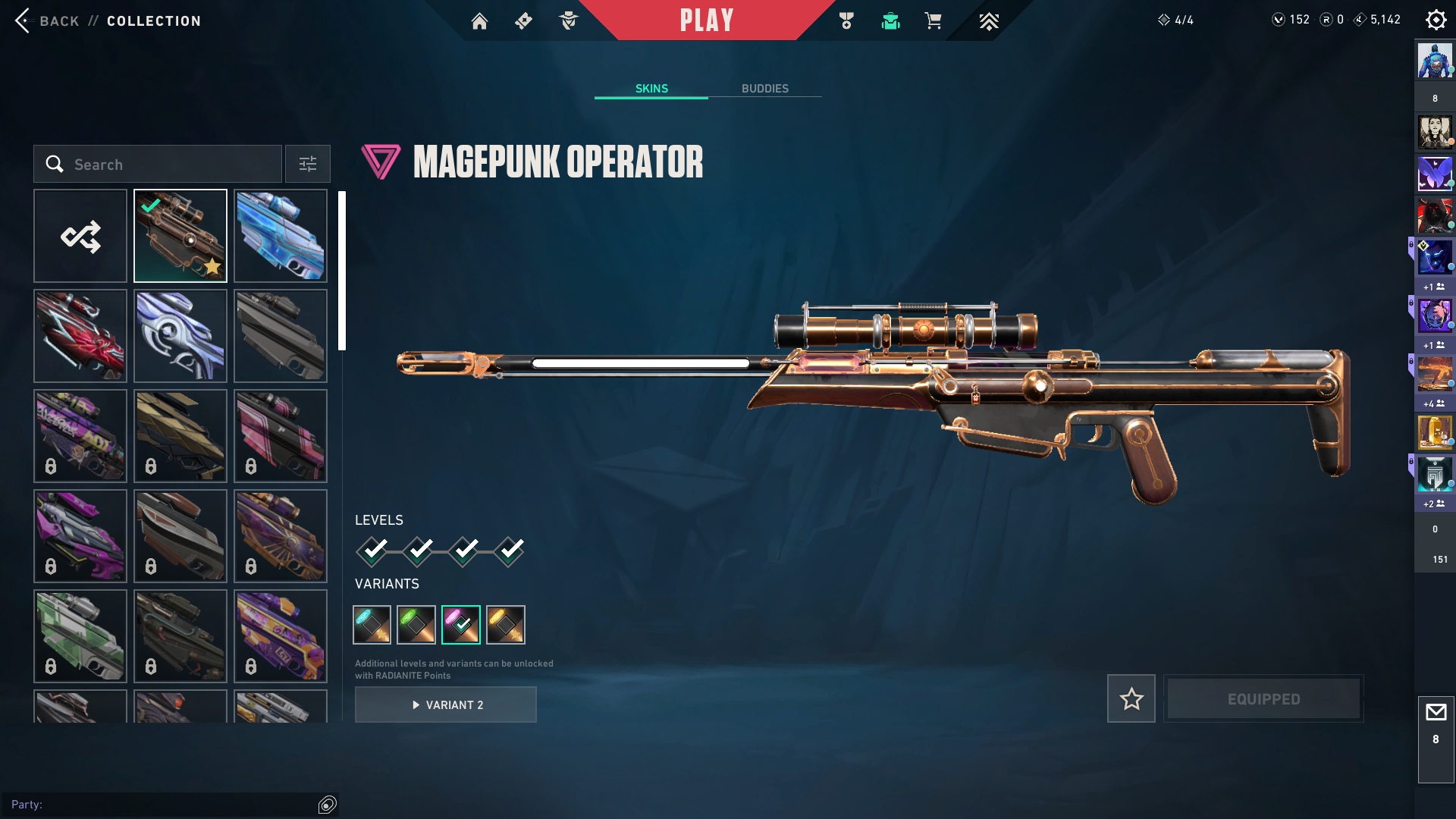
Task: Switch to the Buddies tab
Action: click(764, 89)
